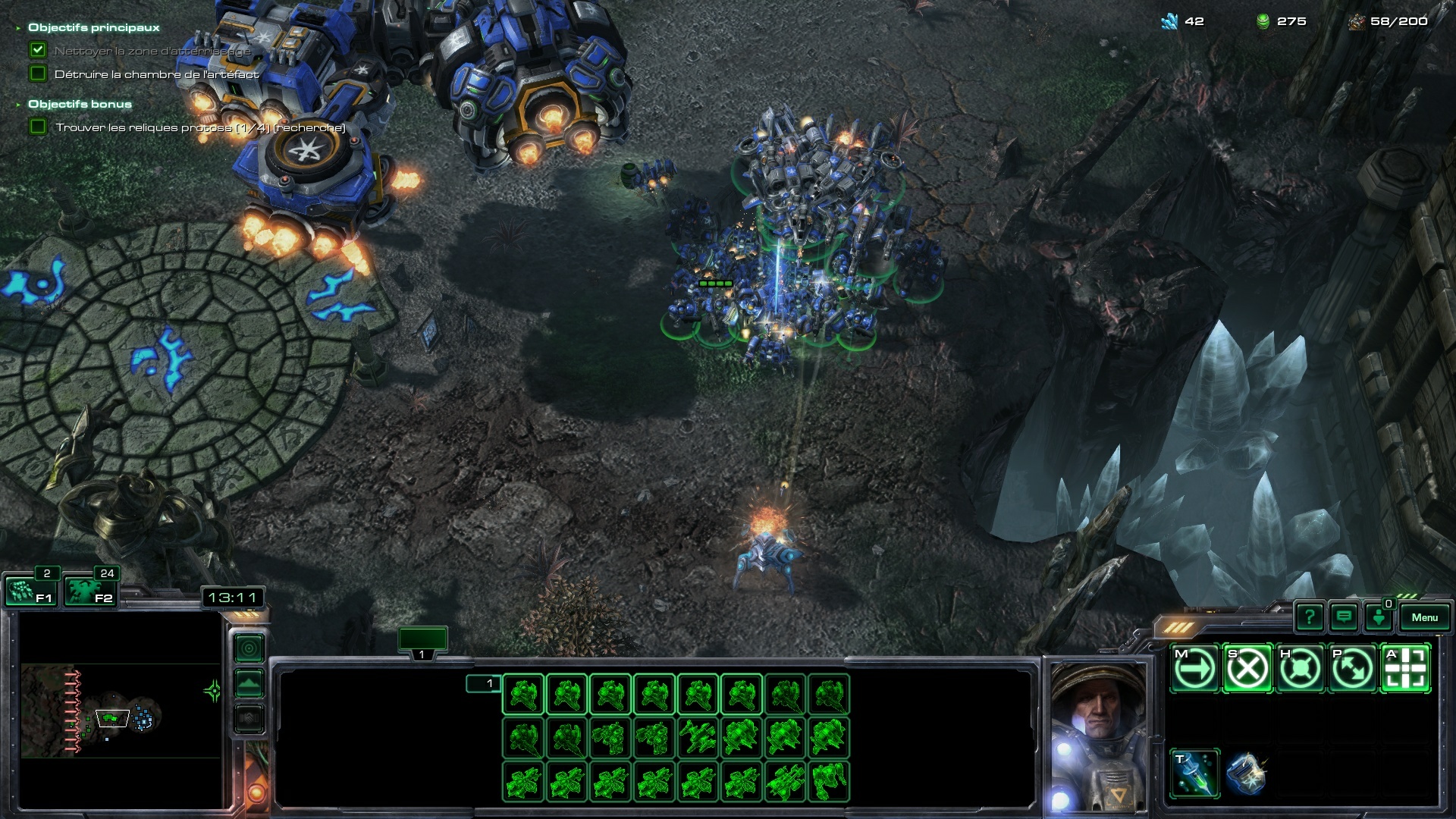Open the chat message log button
Viewport: 1456px width, 819px height.
[x=1344, y=617]
